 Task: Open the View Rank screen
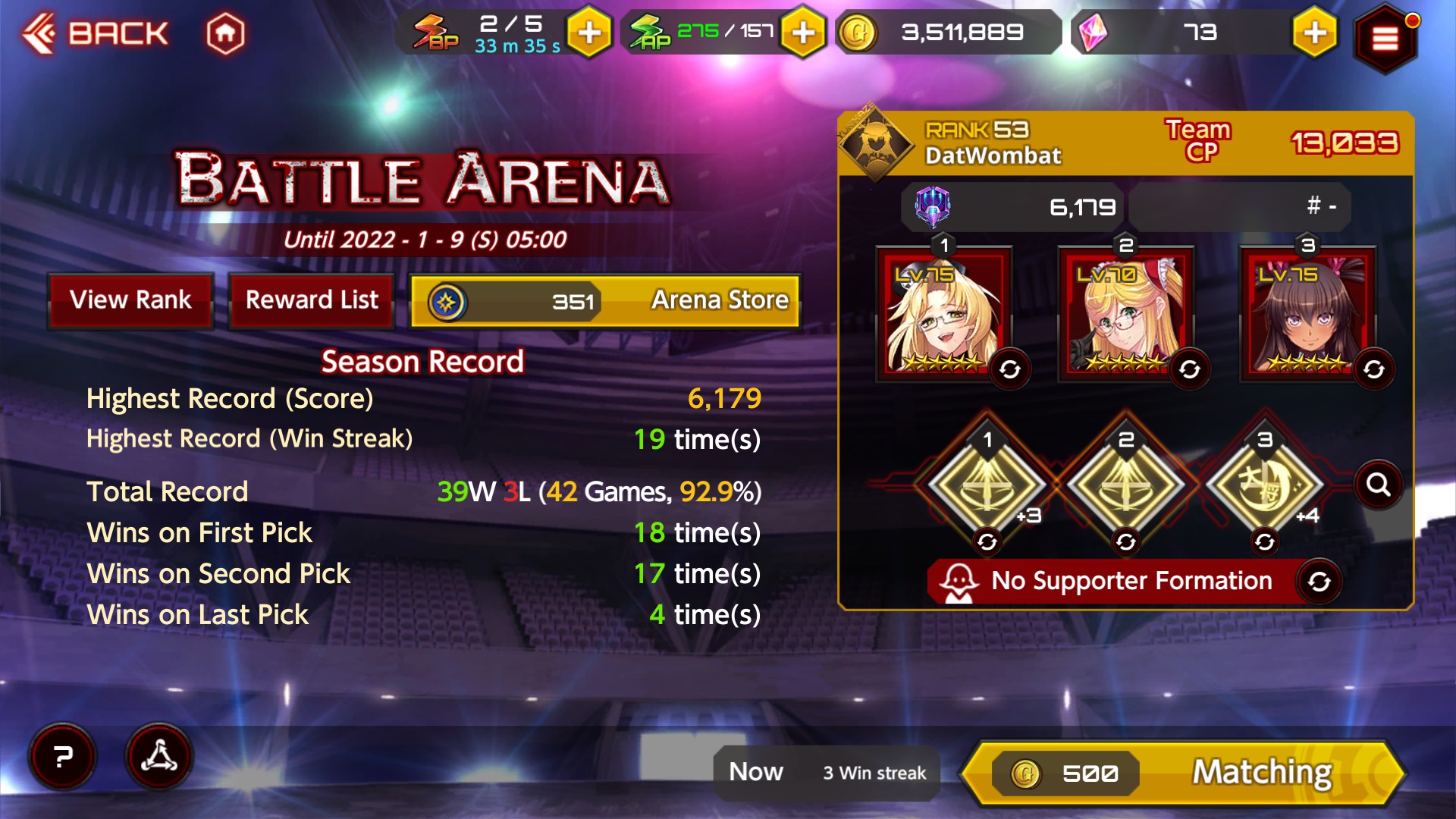(130, 300)
